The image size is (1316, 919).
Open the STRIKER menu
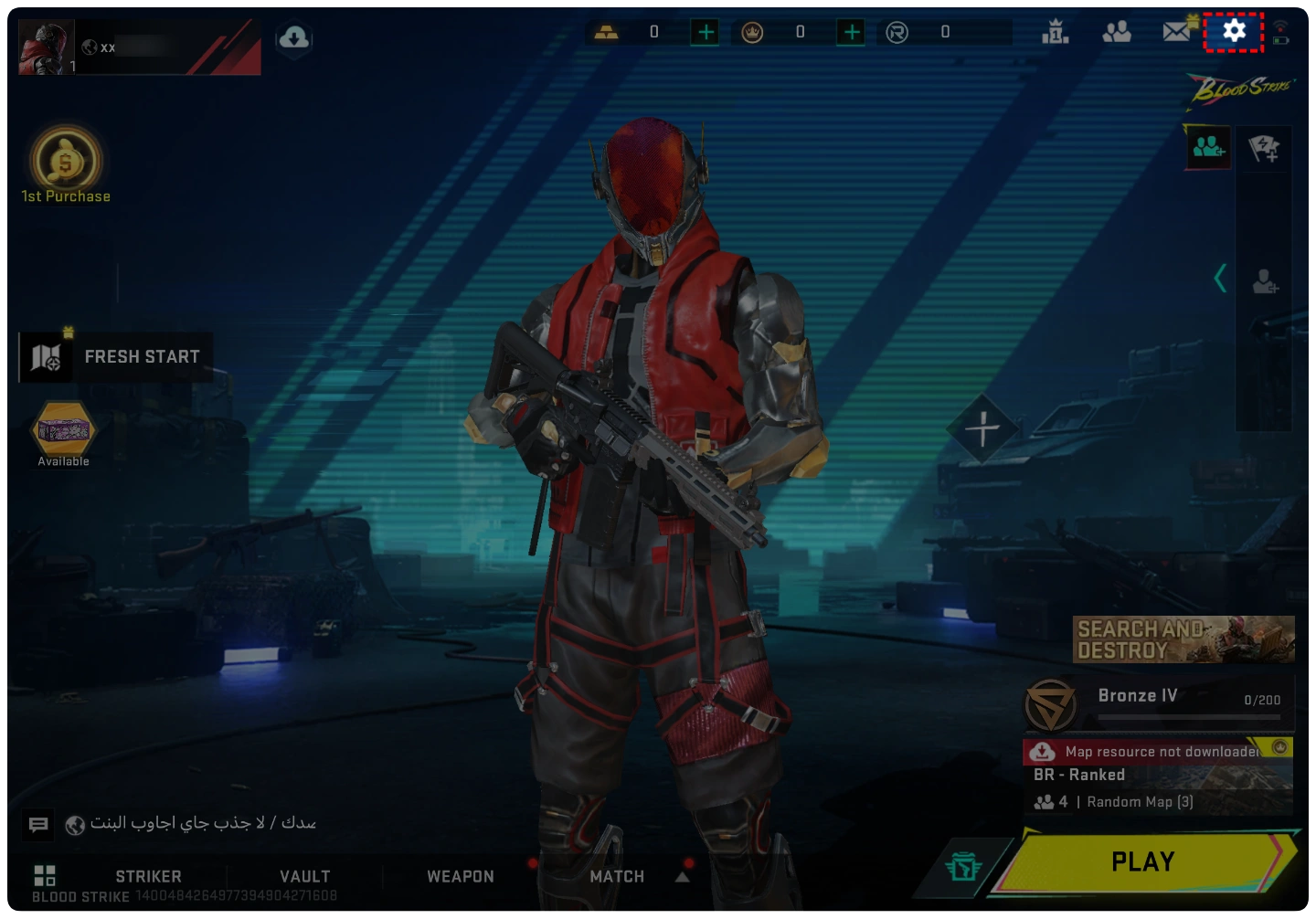click(x=148, y=876)
